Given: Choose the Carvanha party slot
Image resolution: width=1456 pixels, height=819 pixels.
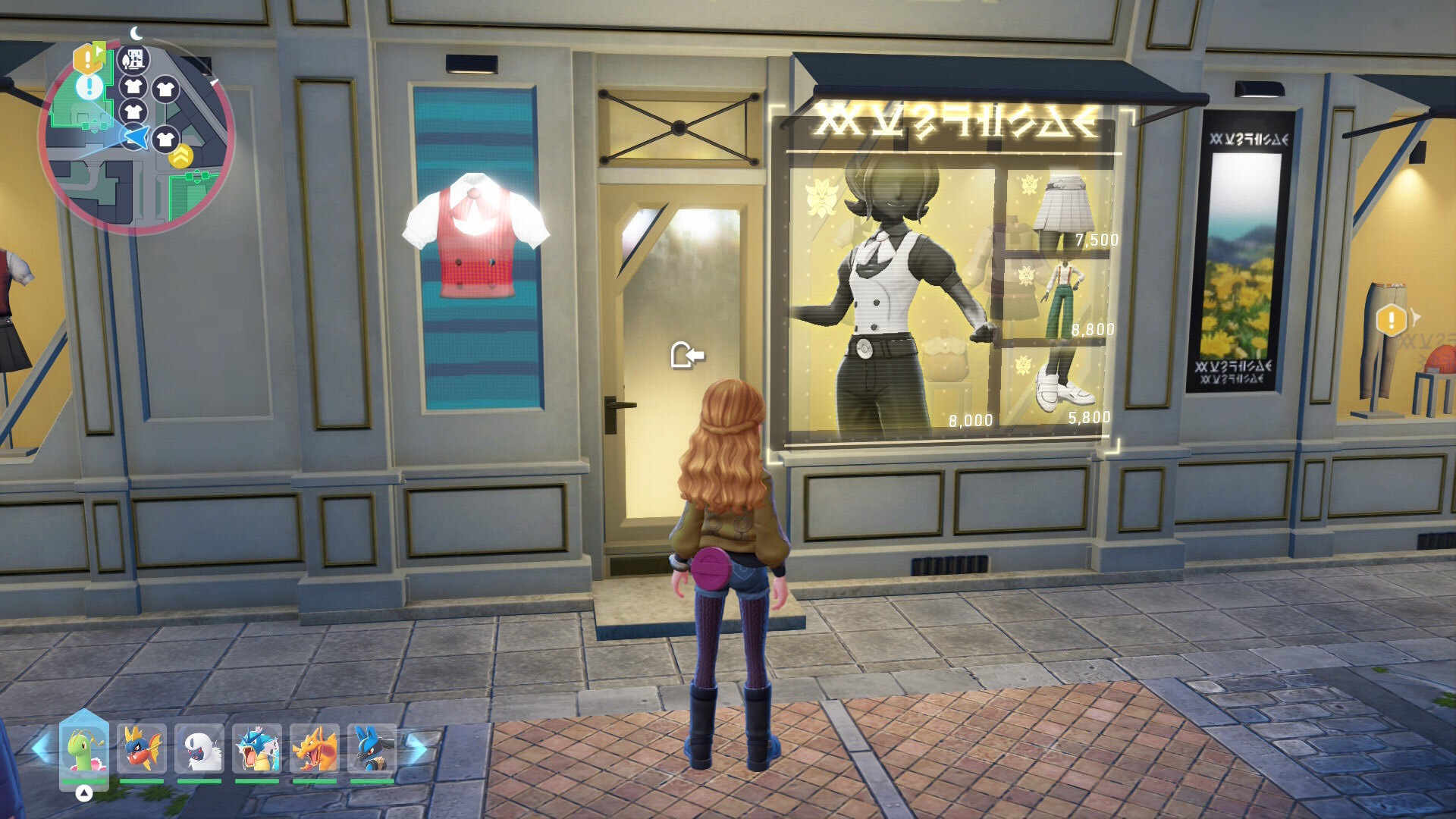Looking at the screenshot, I should click(142, 749).
